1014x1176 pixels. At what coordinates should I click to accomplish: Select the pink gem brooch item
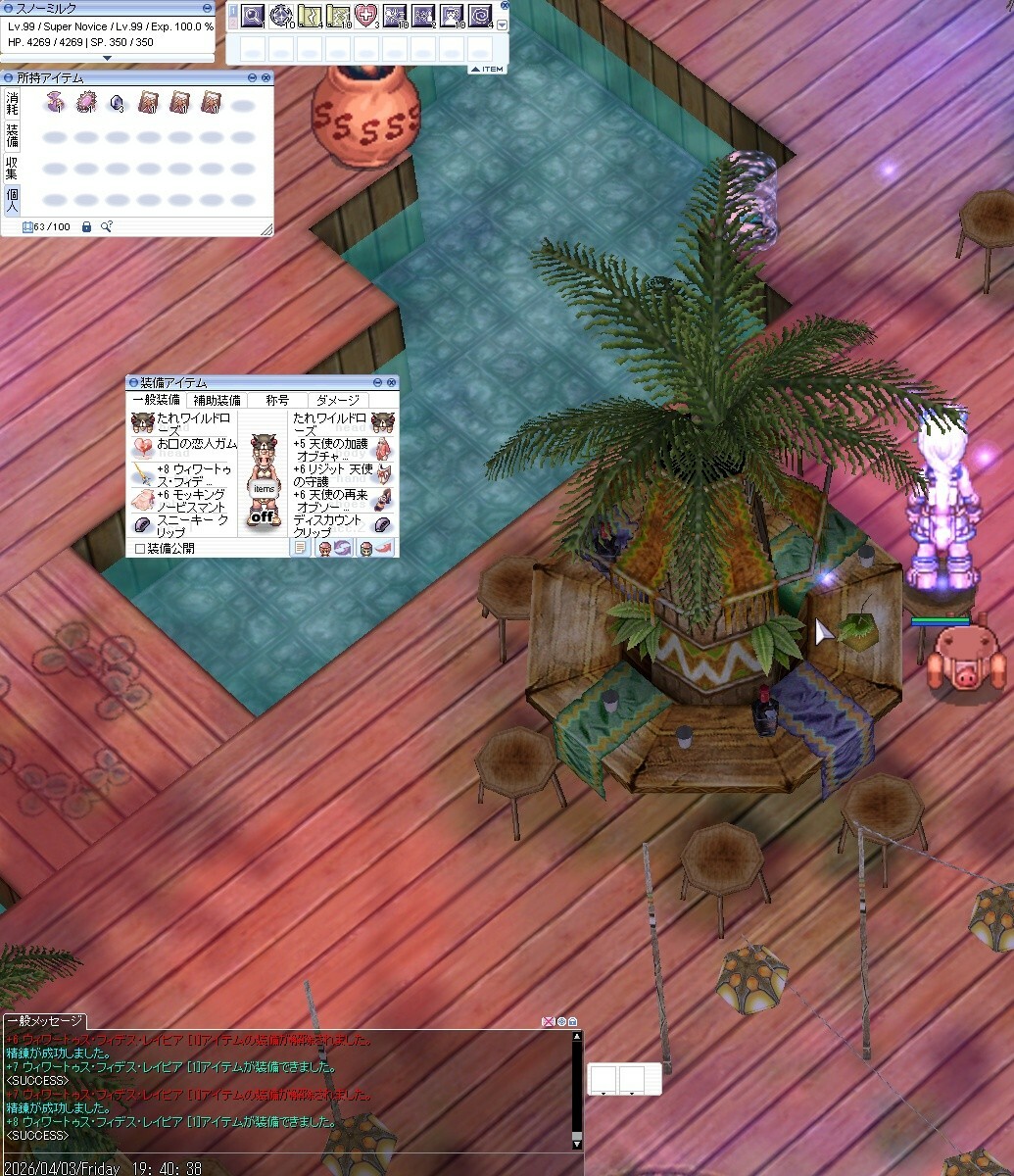pos(86,102)
